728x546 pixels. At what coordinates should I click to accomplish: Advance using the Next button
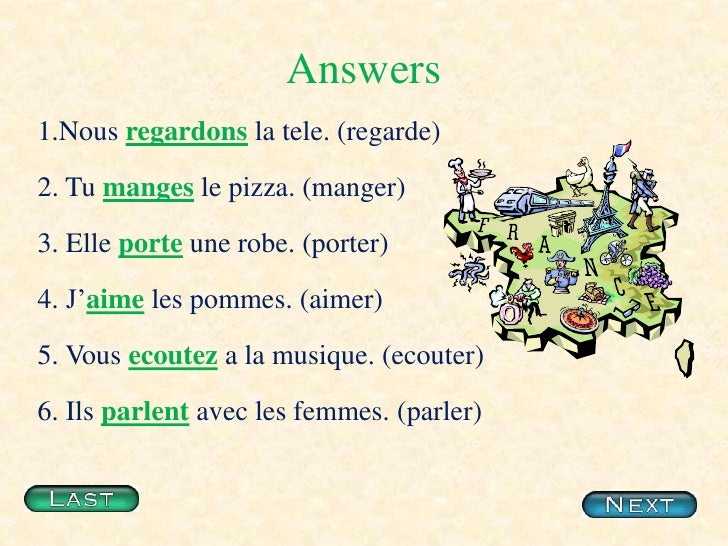click(639, 504)
